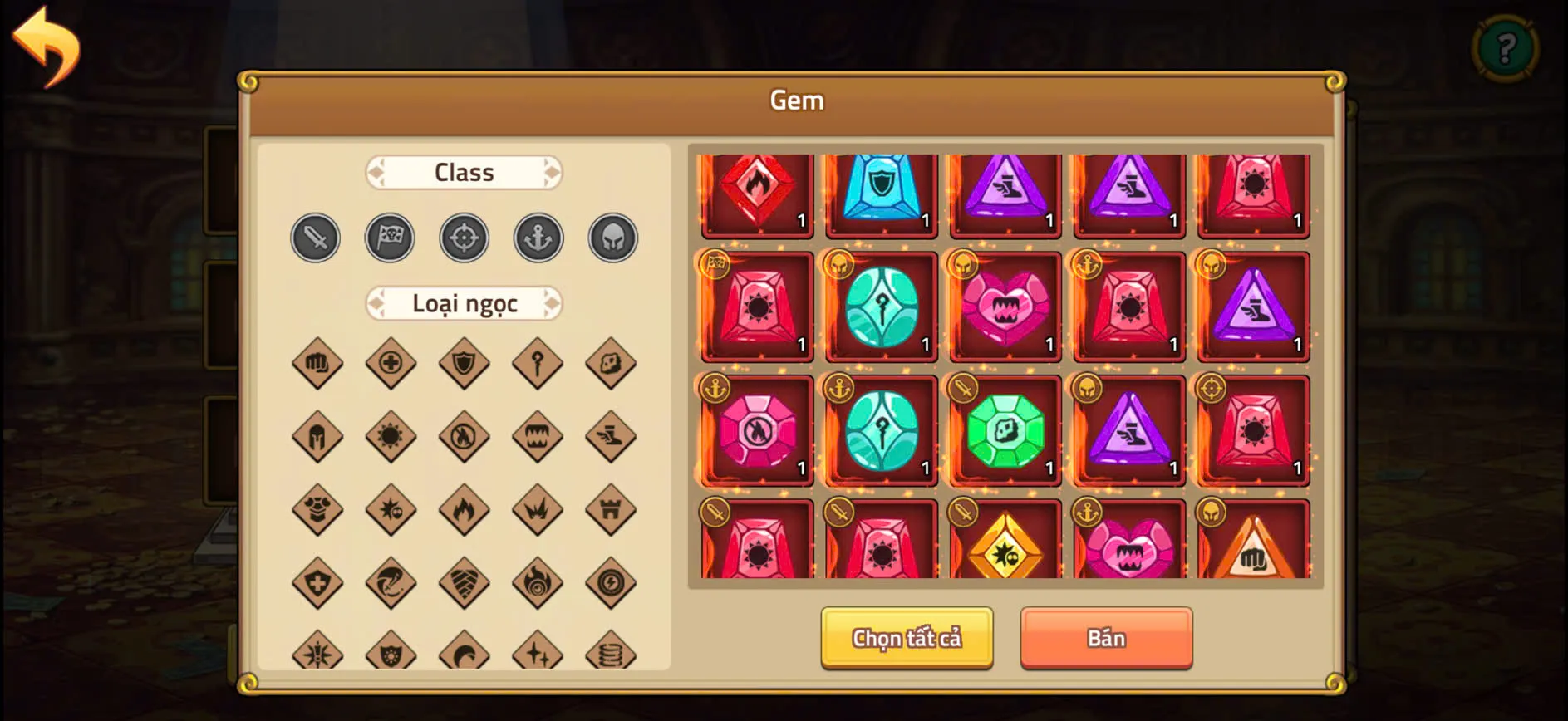This screenshot has height=721, width=1568.
Task: Select the crosshair class filter icon
Action: coord(465,238)
